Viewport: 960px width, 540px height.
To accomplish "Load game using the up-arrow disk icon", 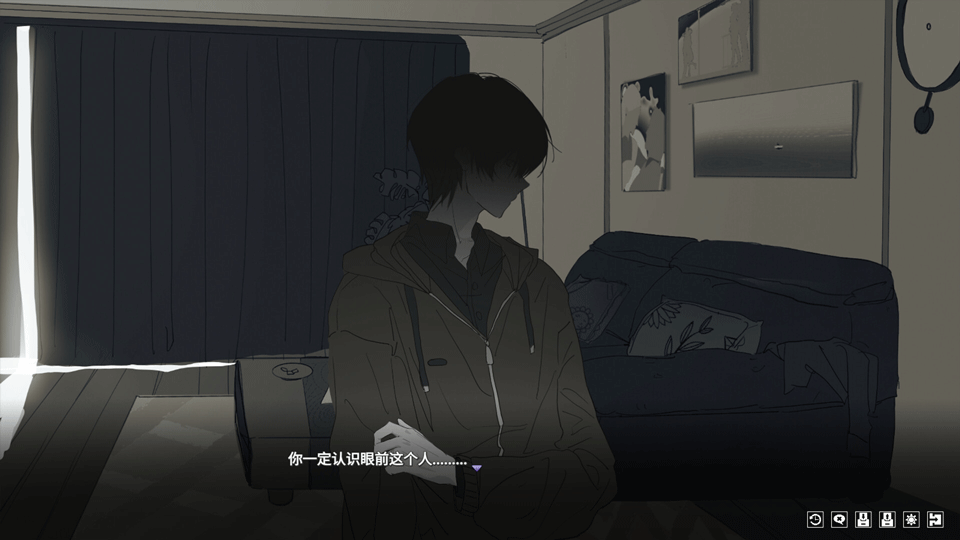I will click(x=887, y=519).
